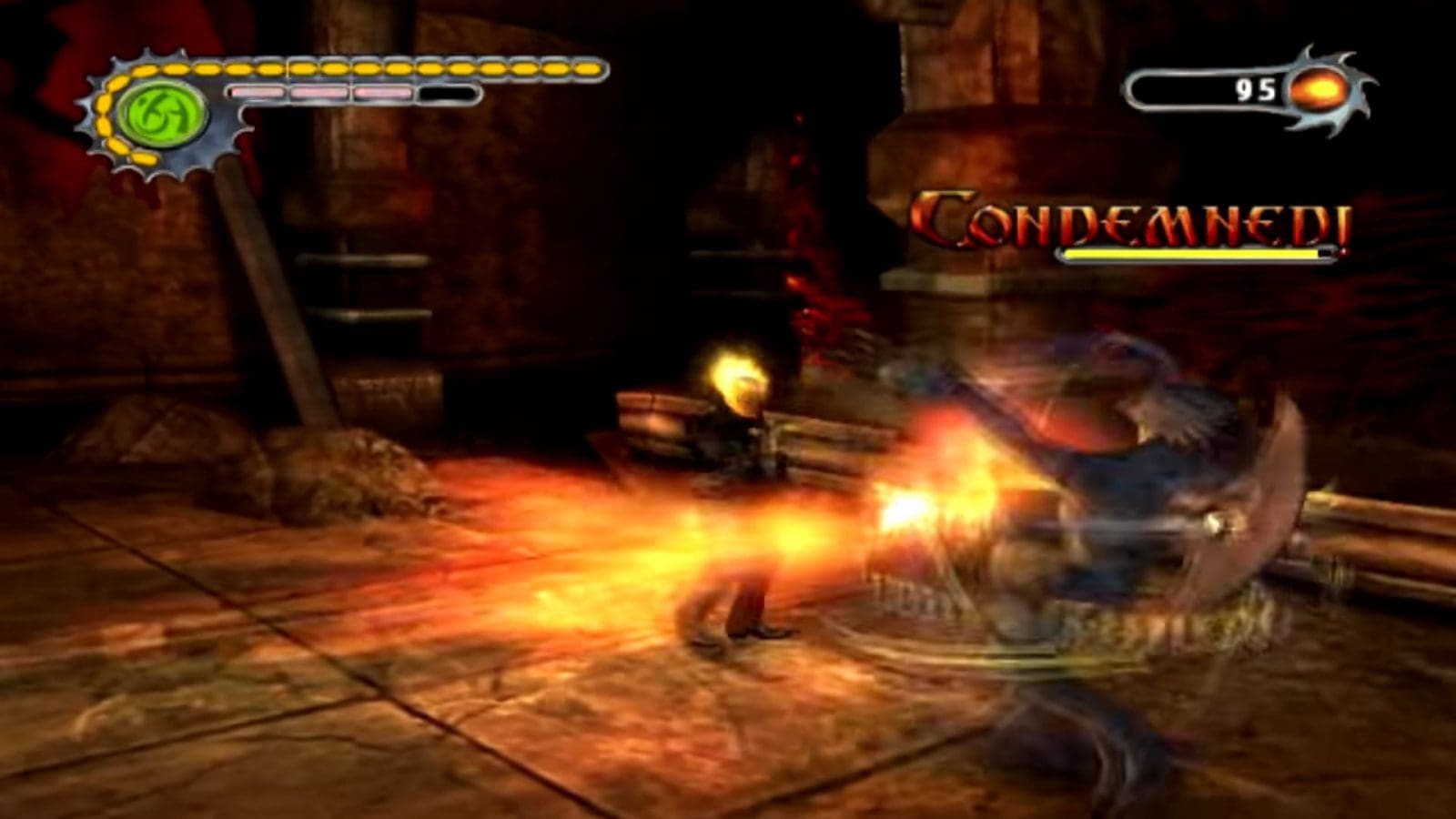1456x819 pixels.
Task: Toggle the empty black fourth health segment
Action: click(x=446, y=91)
